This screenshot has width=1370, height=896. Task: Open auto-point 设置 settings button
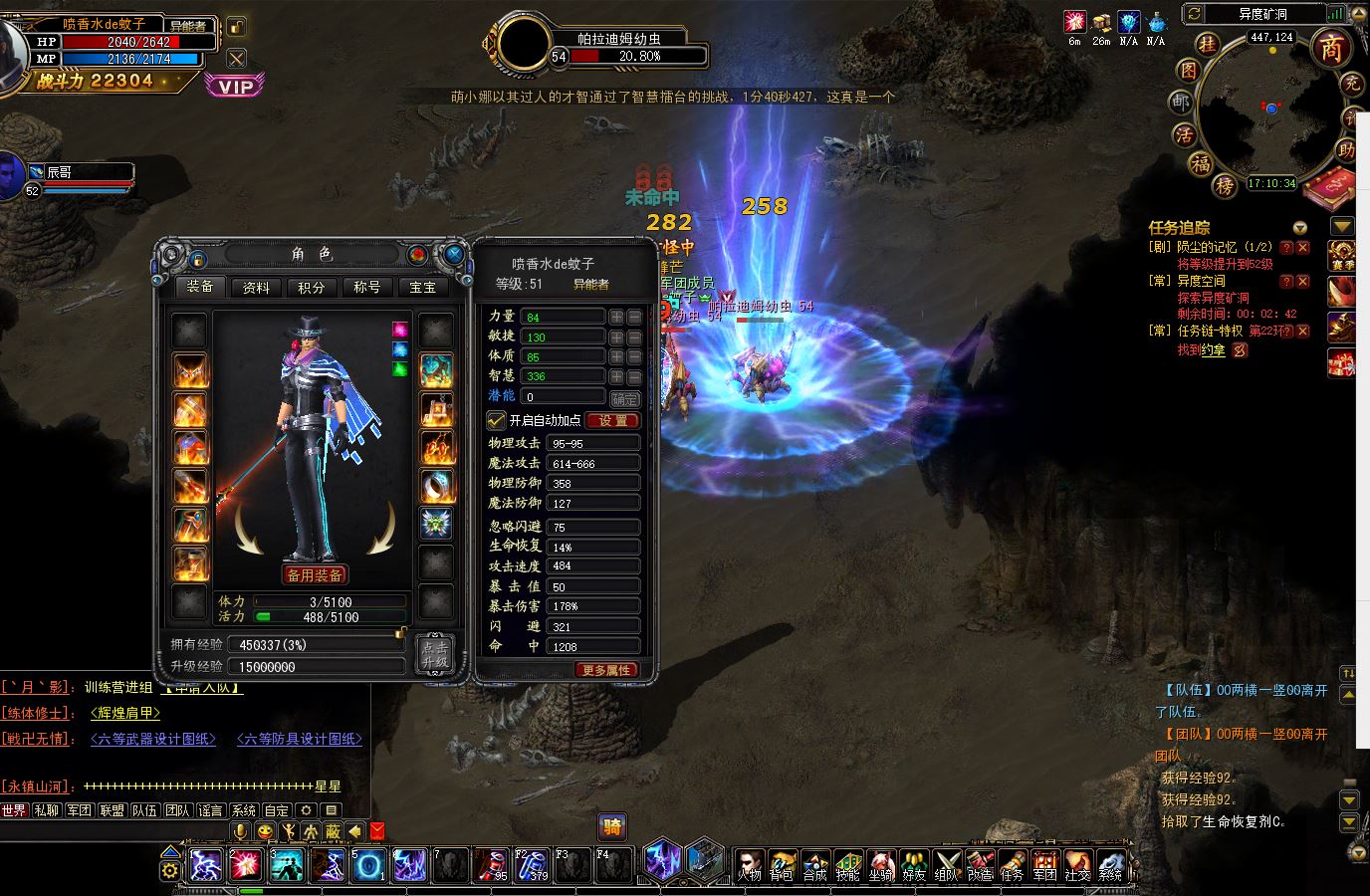612,420
